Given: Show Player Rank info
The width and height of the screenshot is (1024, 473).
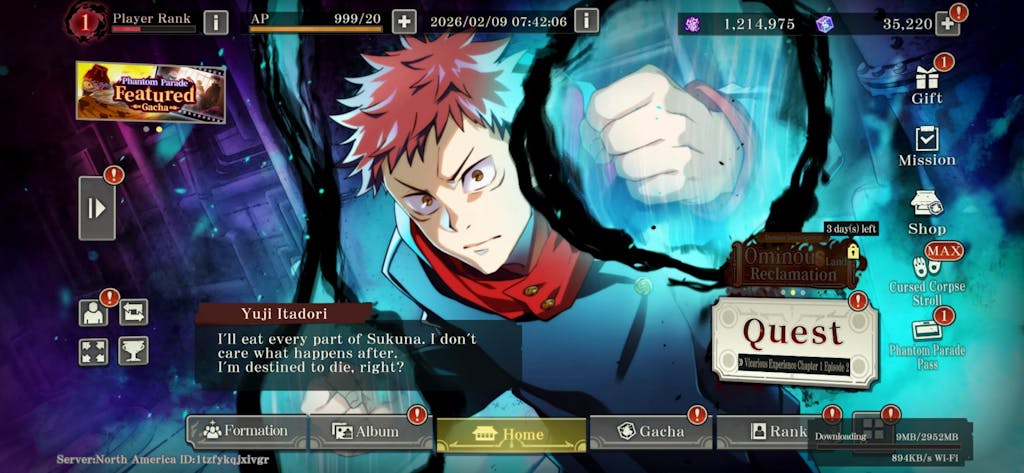Looking at the screenshot, I should [215, 22].
